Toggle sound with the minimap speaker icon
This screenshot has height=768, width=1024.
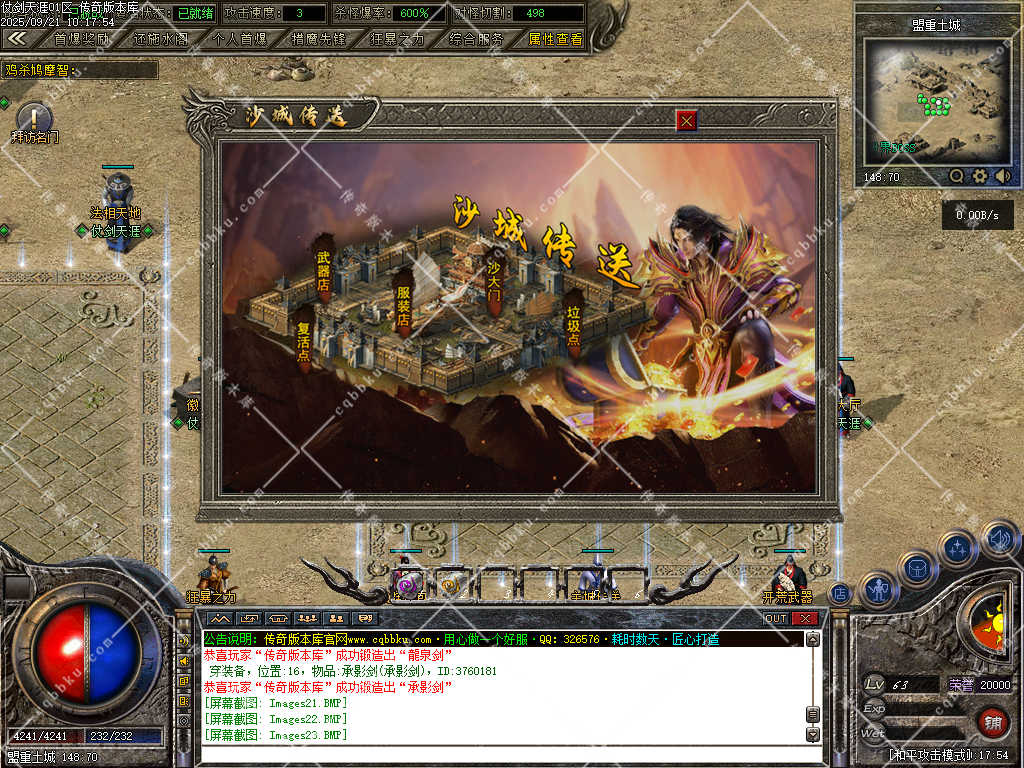pos(1002,176)
